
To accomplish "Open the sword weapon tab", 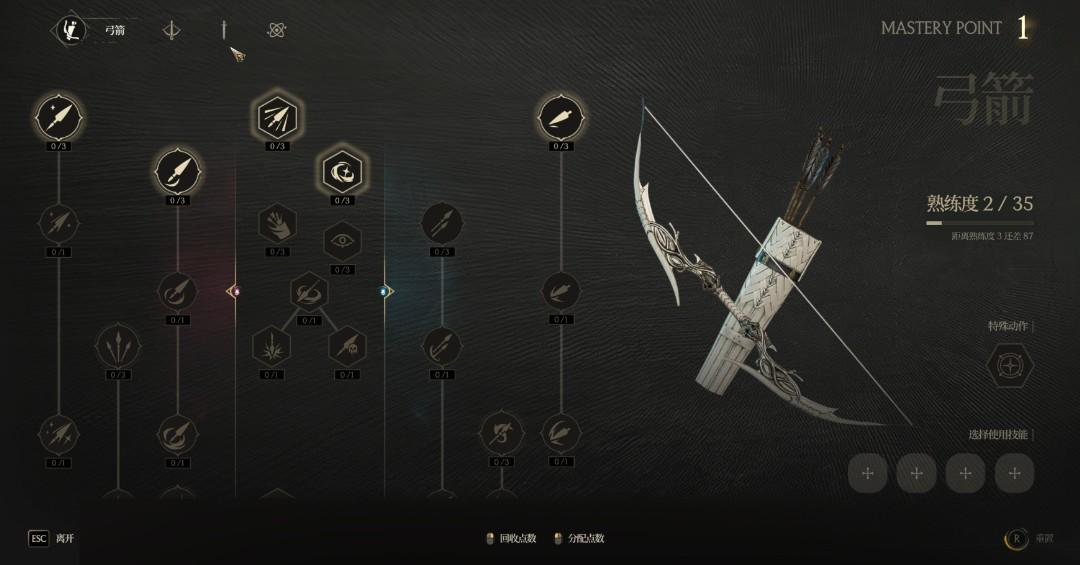I will tap(224, 30).
